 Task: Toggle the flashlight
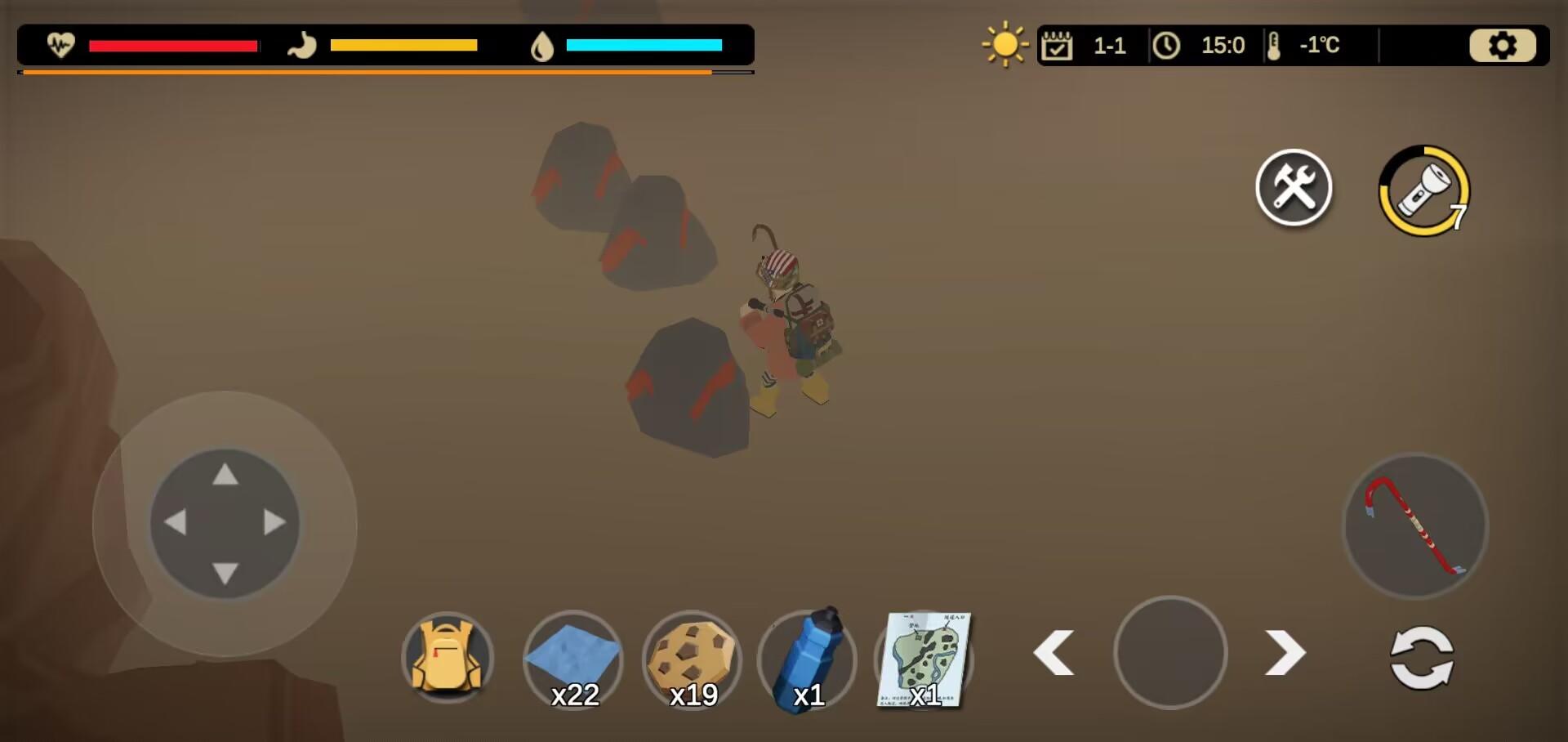tap(1423, 191)
